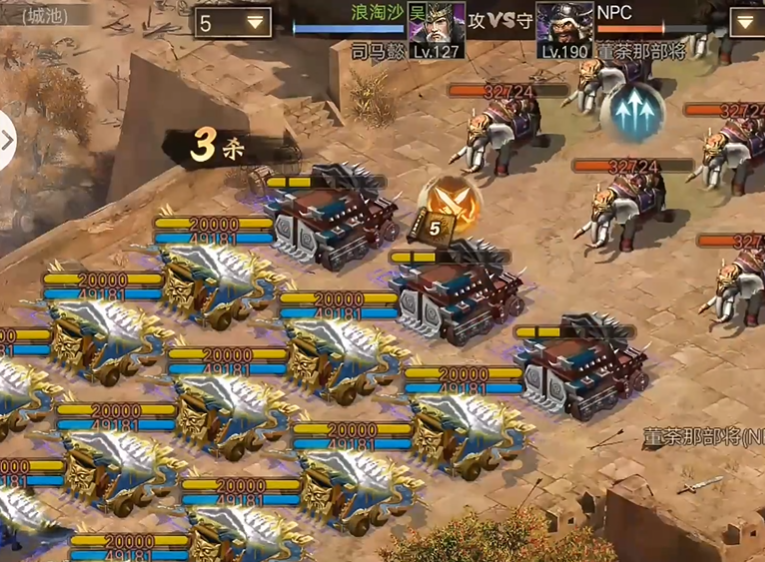
Task: Expand the side panel arrow on the left edge
Action: [8, 139]
